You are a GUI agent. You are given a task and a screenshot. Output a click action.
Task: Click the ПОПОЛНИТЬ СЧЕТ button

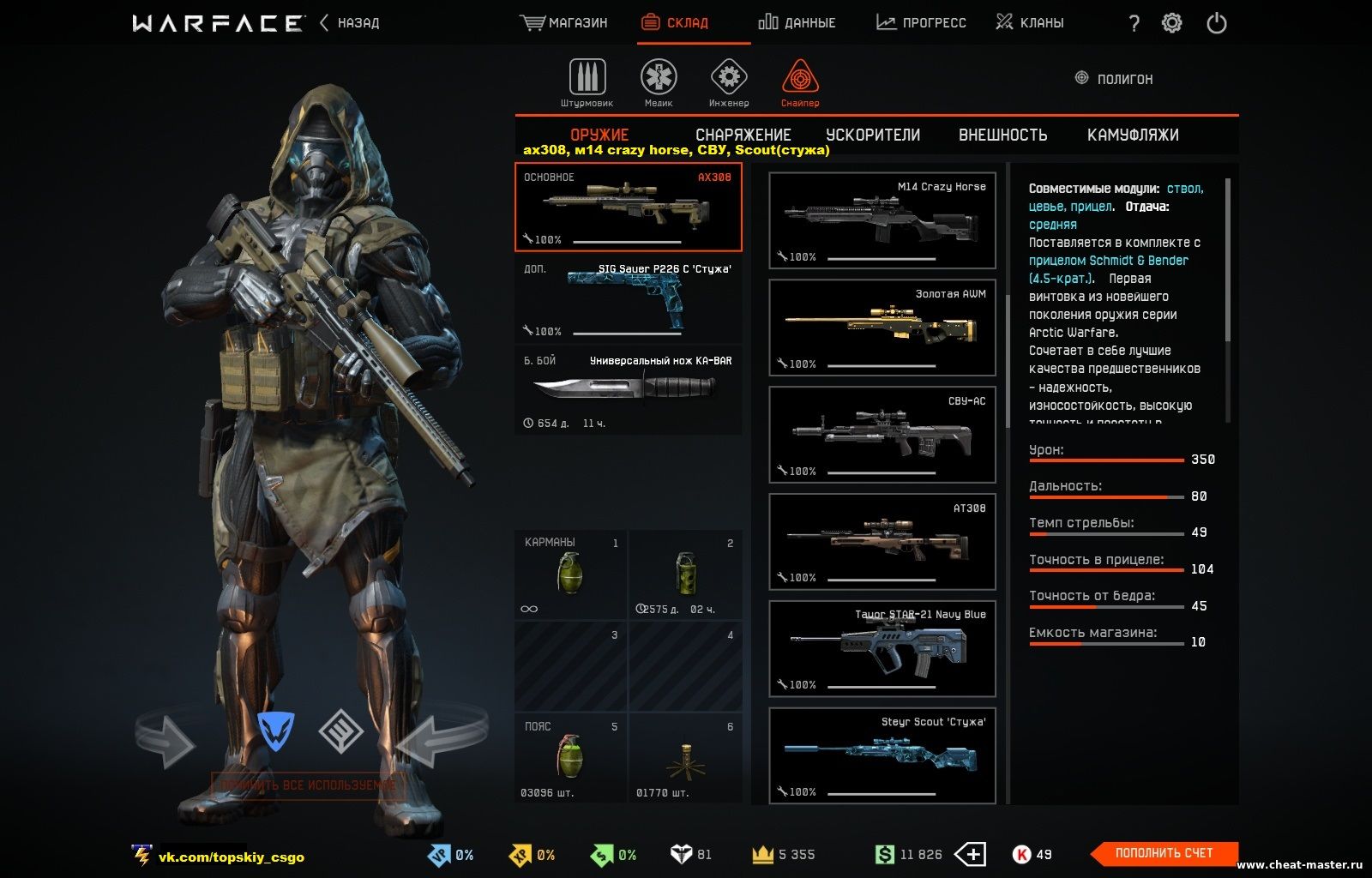tap(1164, 853)
